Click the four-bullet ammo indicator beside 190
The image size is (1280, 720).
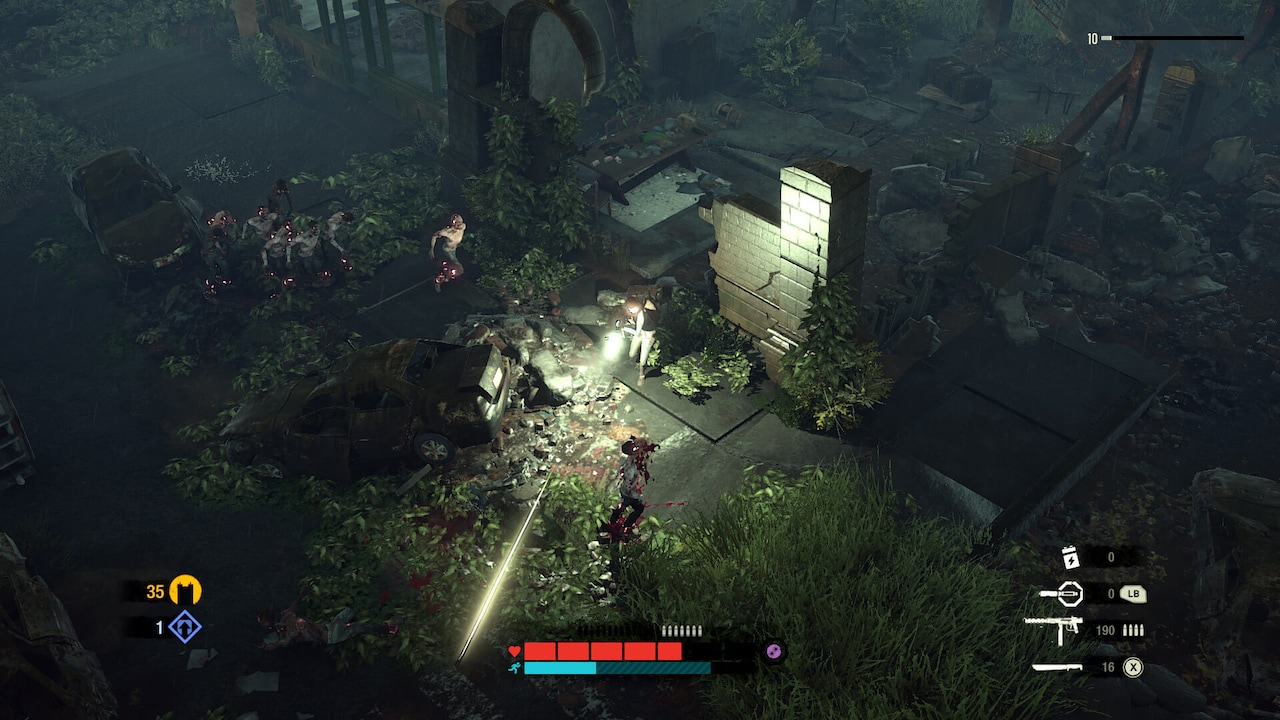(x=1133, y=630)
